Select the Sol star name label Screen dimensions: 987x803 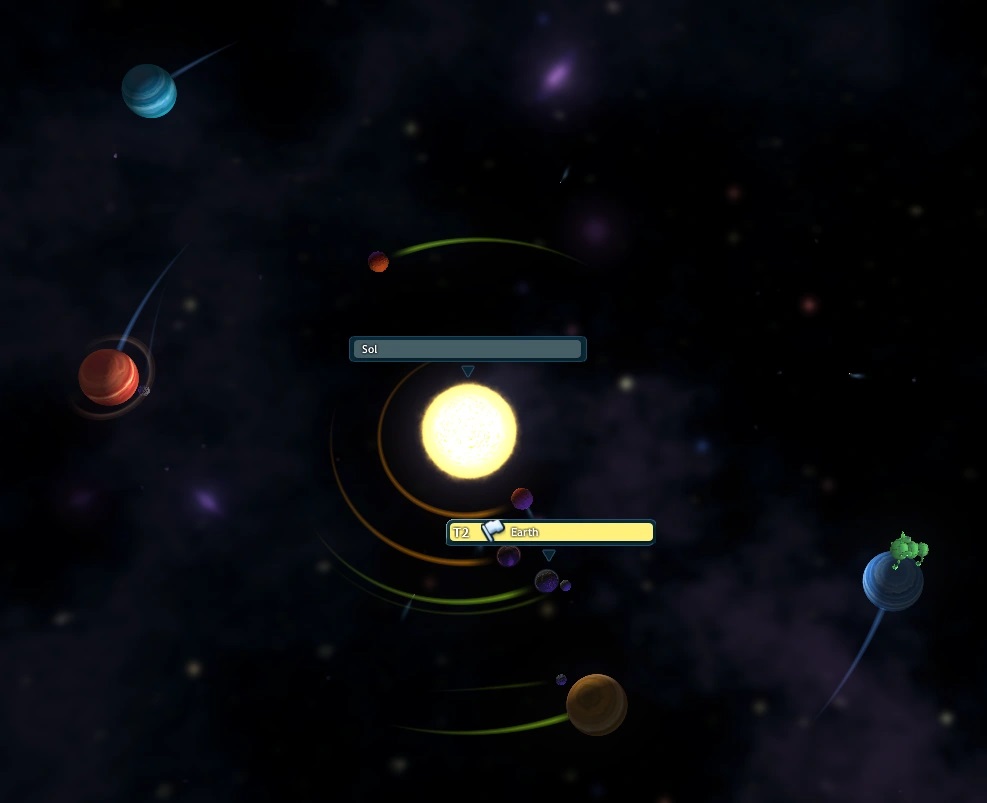point(467,349)
